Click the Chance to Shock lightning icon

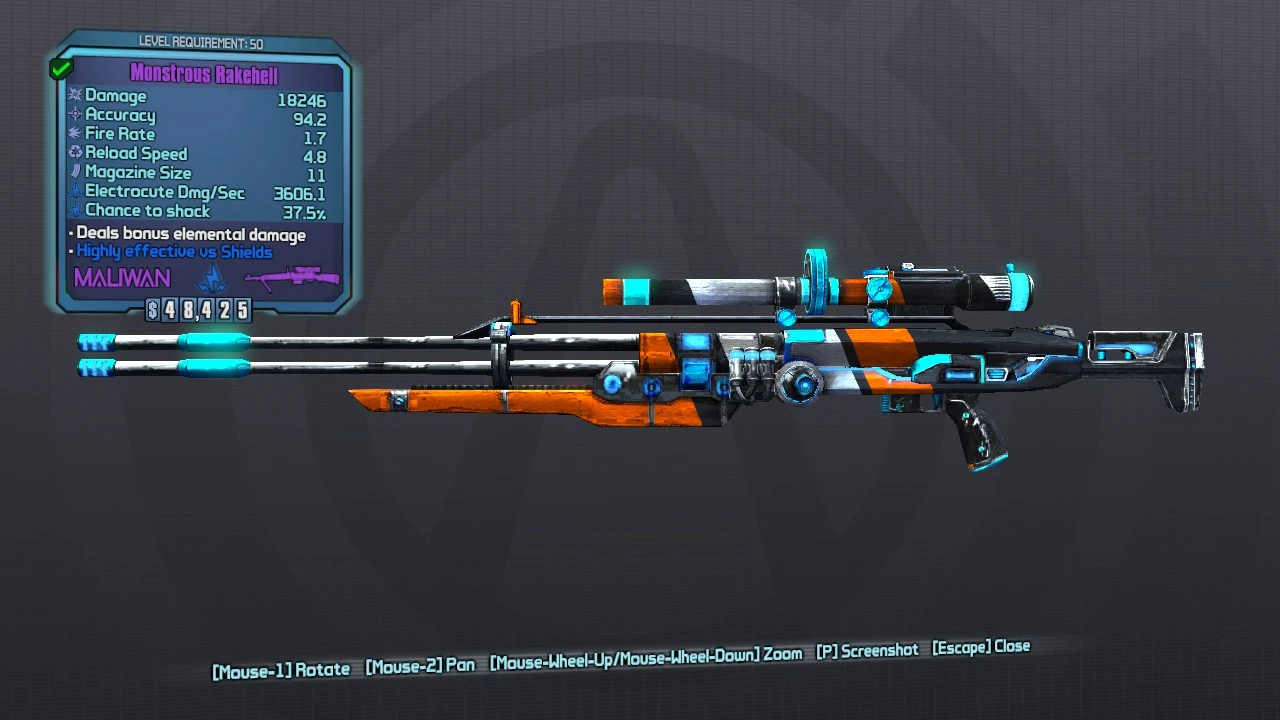[75, 210]
